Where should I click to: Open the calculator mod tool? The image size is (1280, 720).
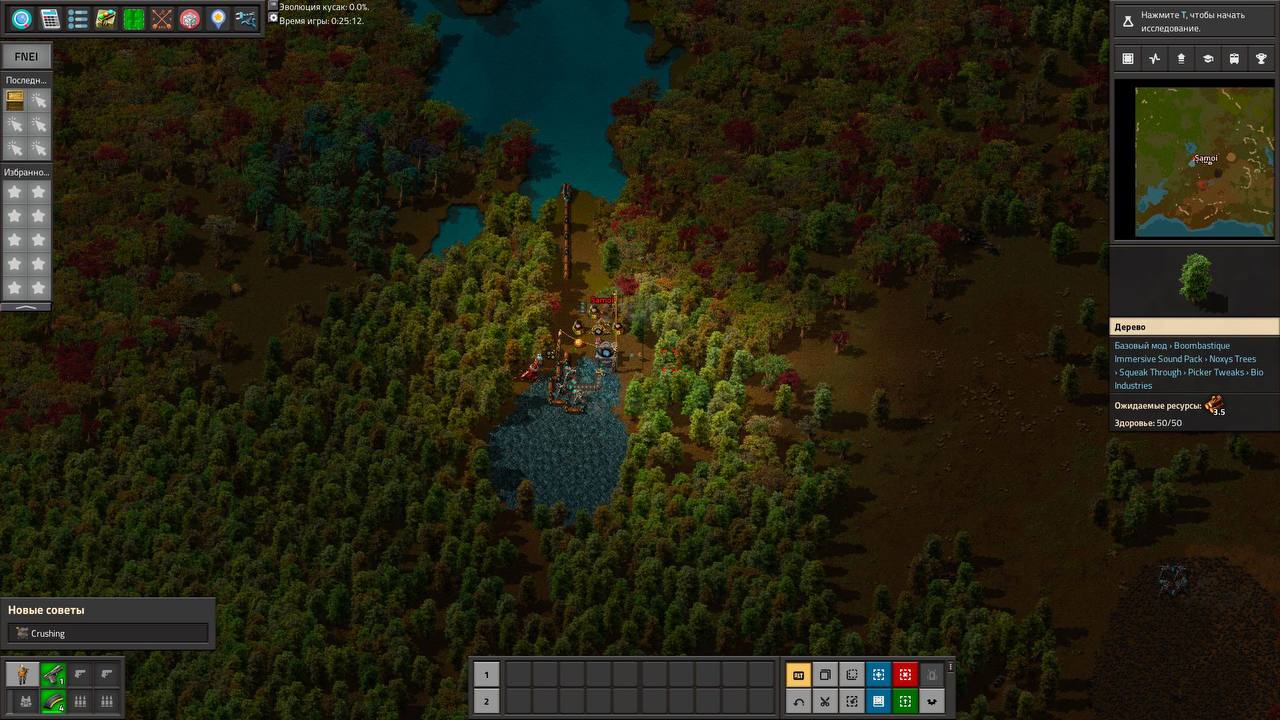pyautogui.click(x=50, y=19)
